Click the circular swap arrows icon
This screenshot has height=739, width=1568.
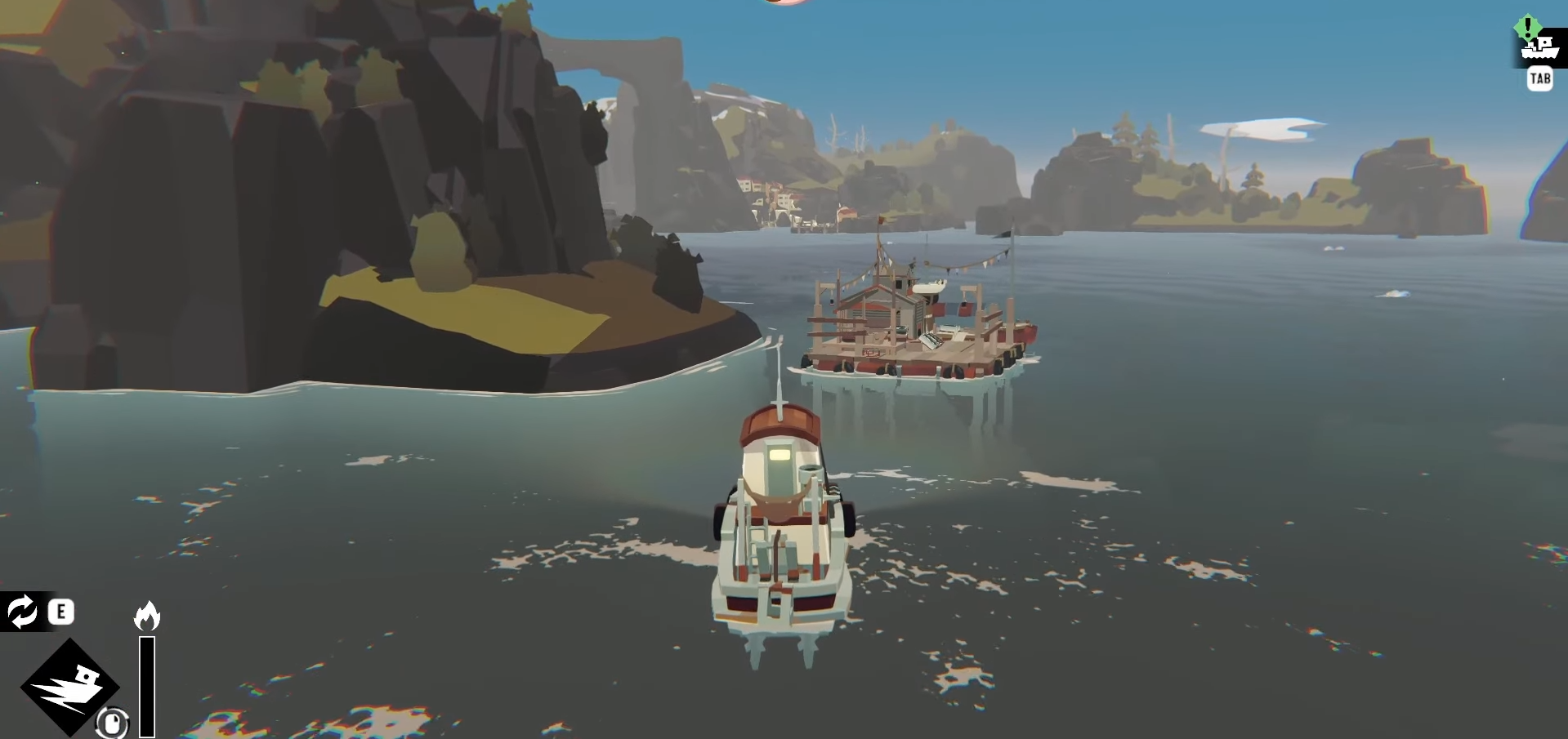coord(21,612)
